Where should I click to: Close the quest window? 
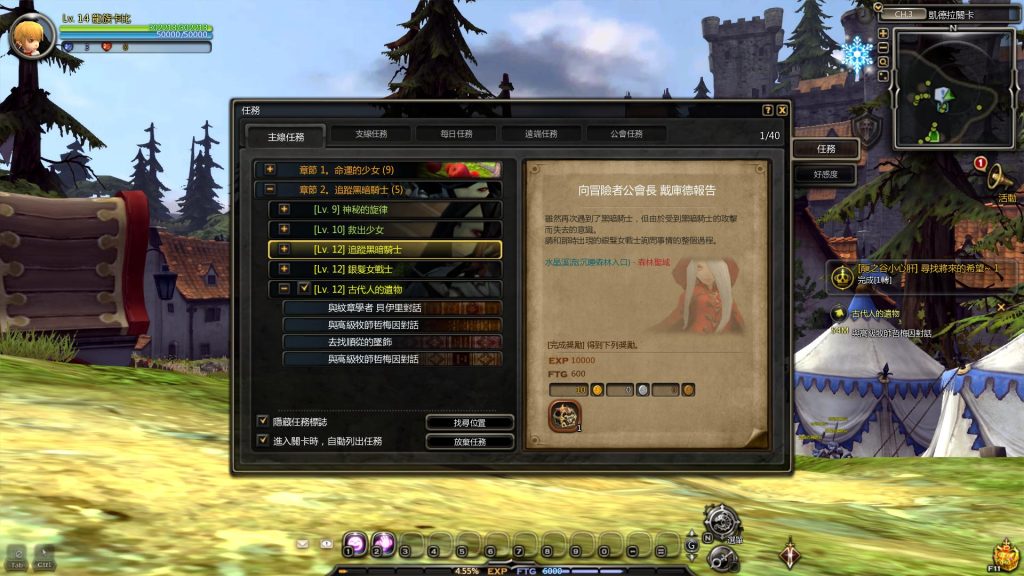(782, 110)
